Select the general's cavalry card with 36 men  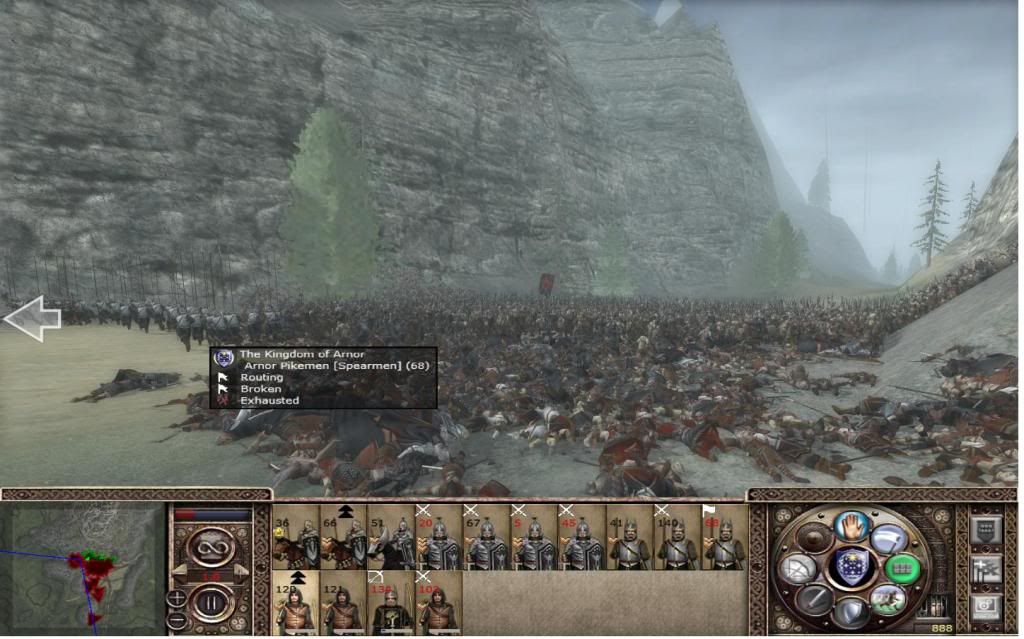point(295,538)
